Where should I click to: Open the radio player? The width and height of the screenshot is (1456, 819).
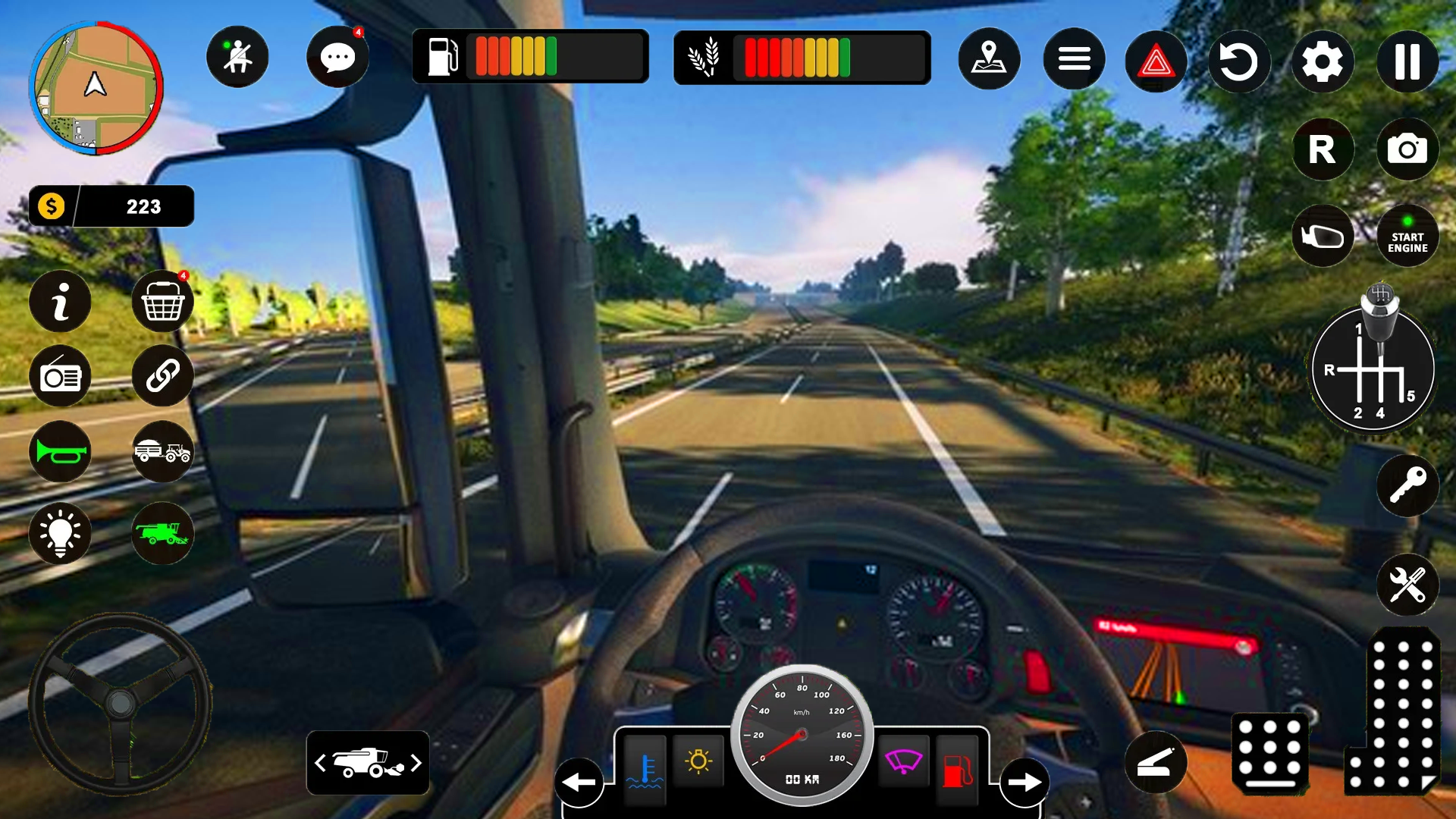click(60, 375)
